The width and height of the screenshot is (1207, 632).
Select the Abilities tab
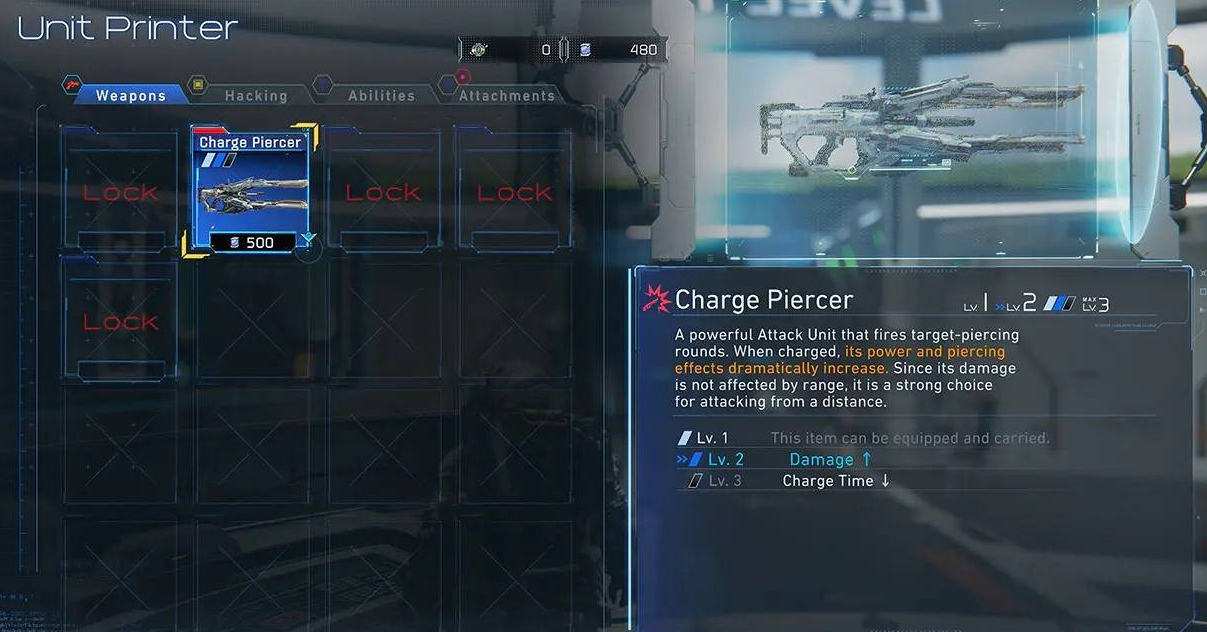(381, 96)
